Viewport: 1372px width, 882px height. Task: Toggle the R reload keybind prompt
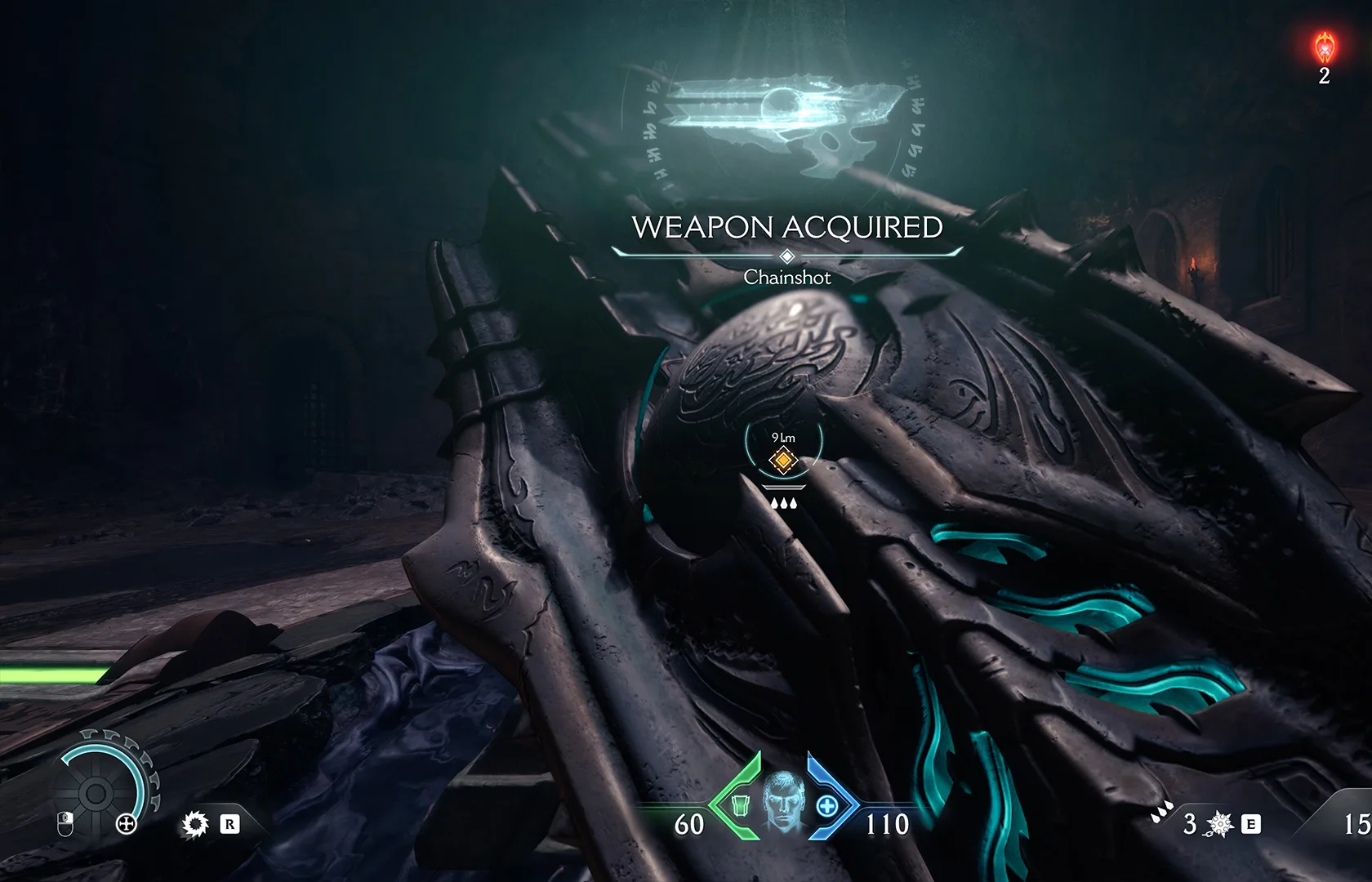click(229, 826)
